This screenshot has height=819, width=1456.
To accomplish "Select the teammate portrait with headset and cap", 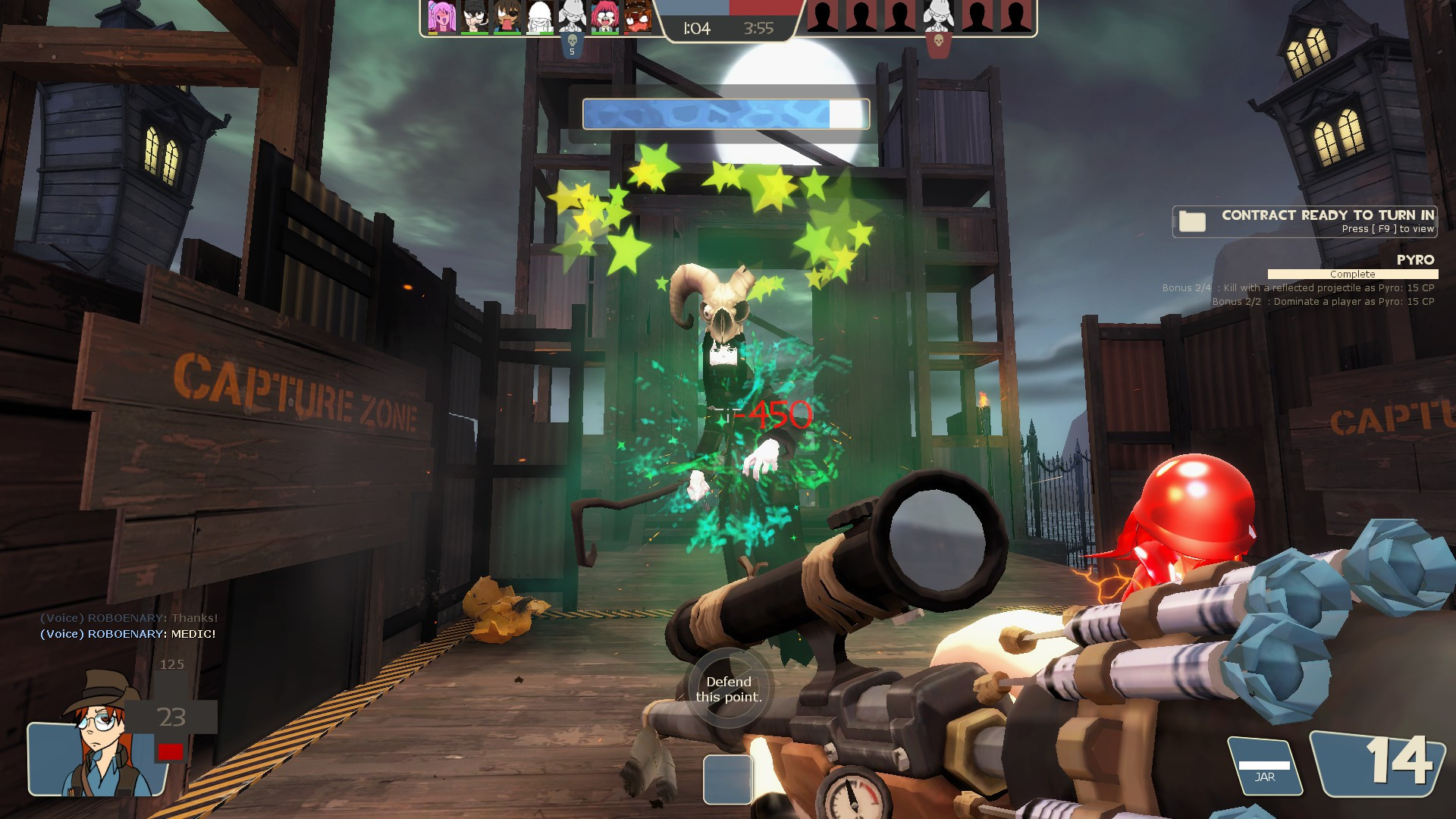I will (x=475, y=17).
